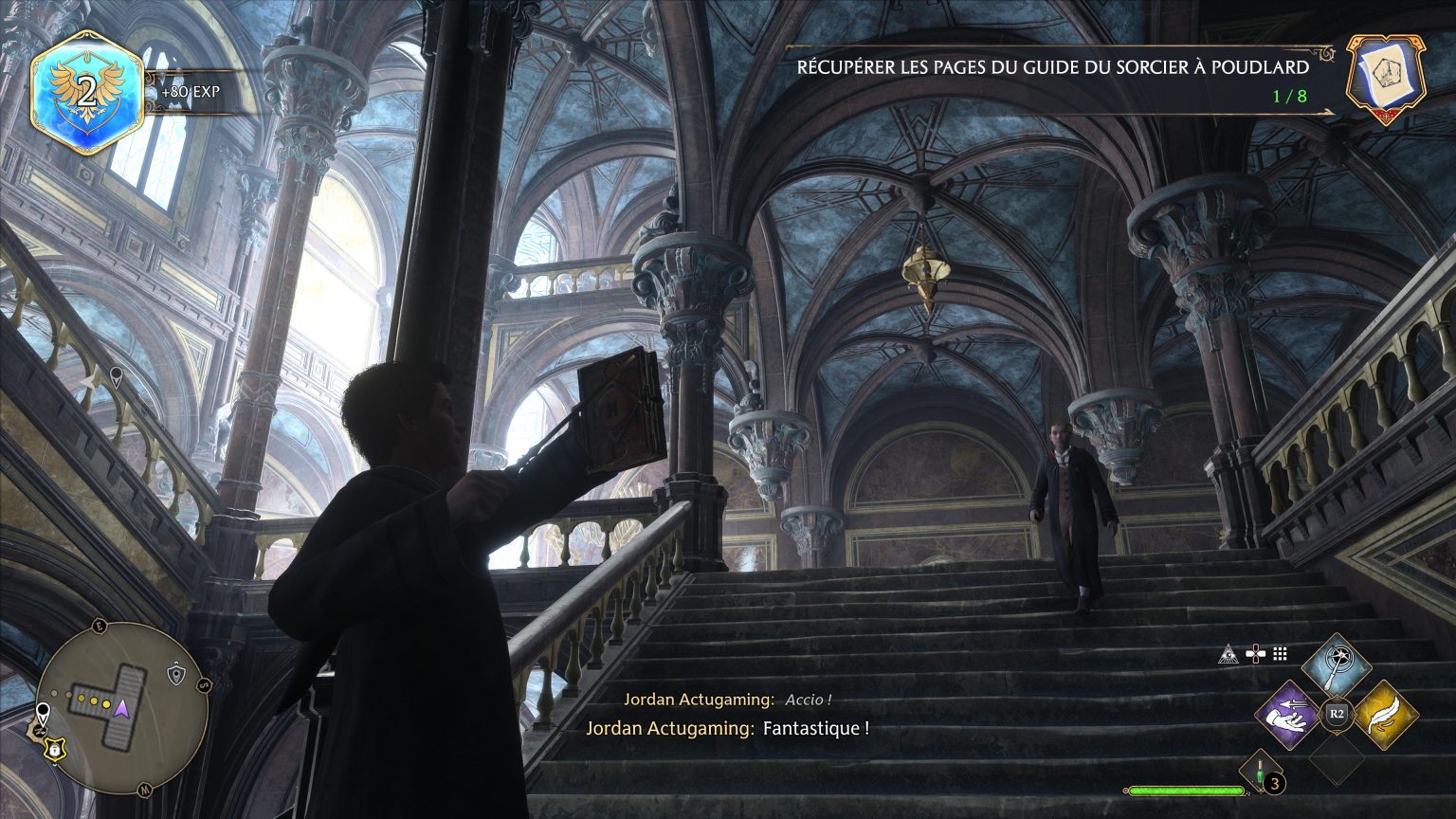Click the black map pin beside the minimap
The width and height of the screenshot is (1456, 819).
[43, 711]
